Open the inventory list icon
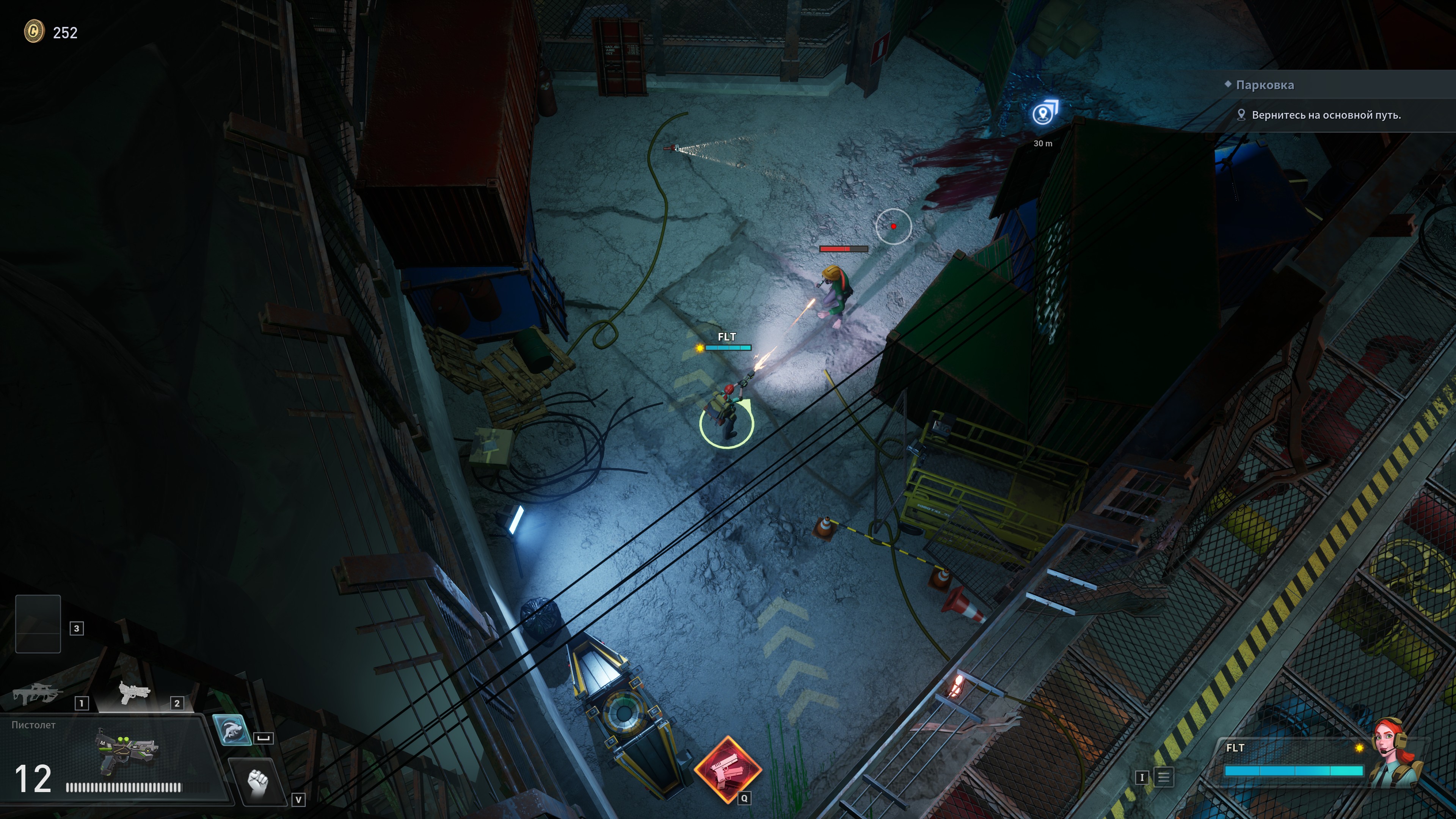The height and width of the screenshot is (819, 1456). [x=1163, y=777]
